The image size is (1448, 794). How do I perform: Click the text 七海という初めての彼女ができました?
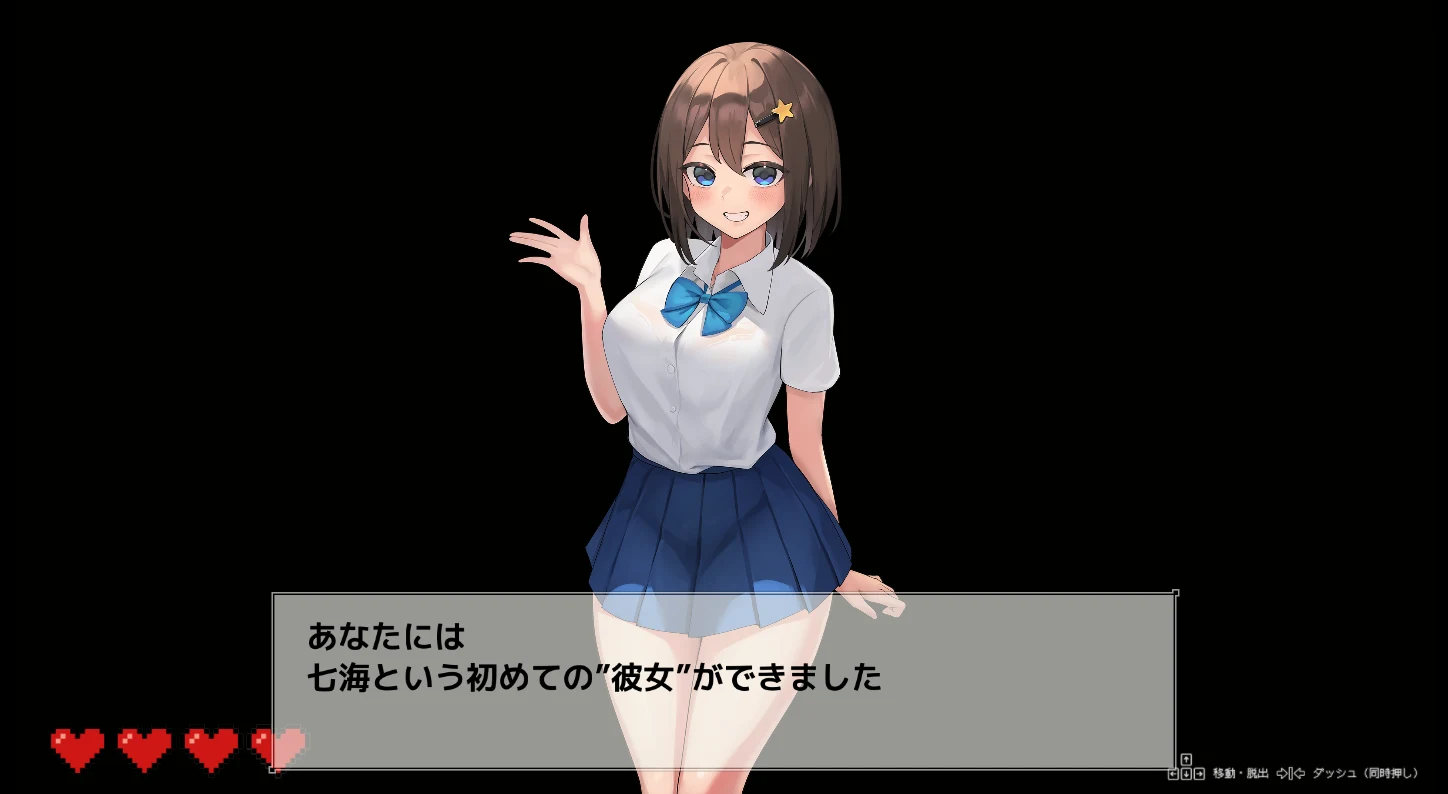coord(594,675)
